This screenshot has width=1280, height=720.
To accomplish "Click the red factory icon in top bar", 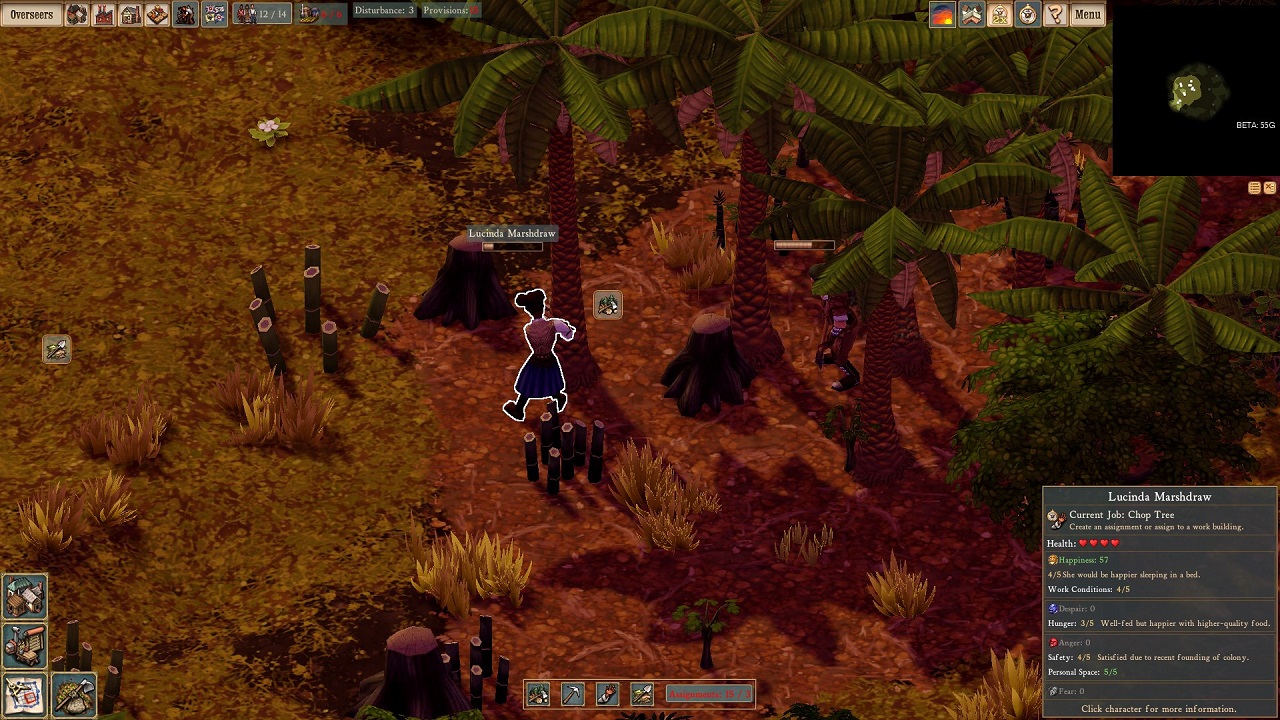I will [104, 14].
